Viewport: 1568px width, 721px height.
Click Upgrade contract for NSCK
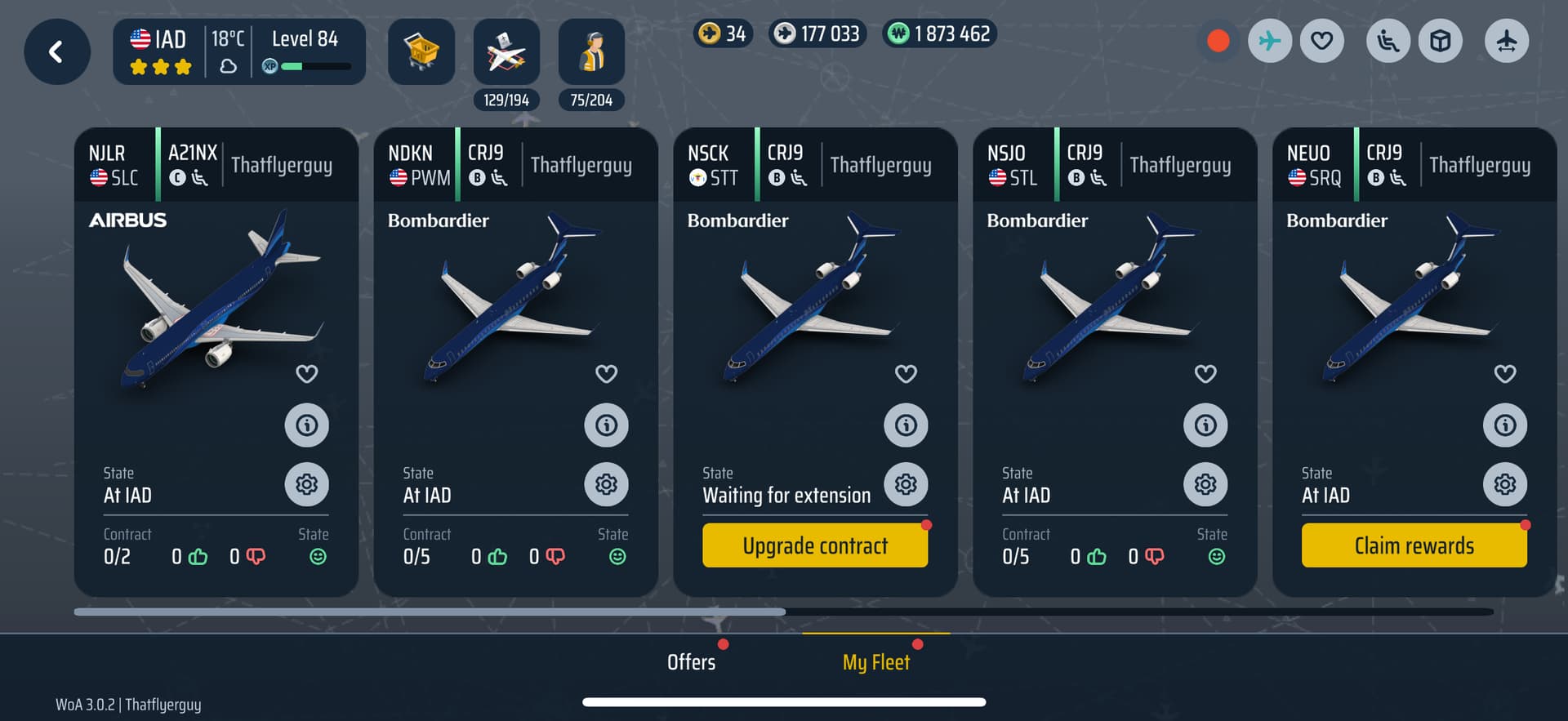(x=814, y=545)
